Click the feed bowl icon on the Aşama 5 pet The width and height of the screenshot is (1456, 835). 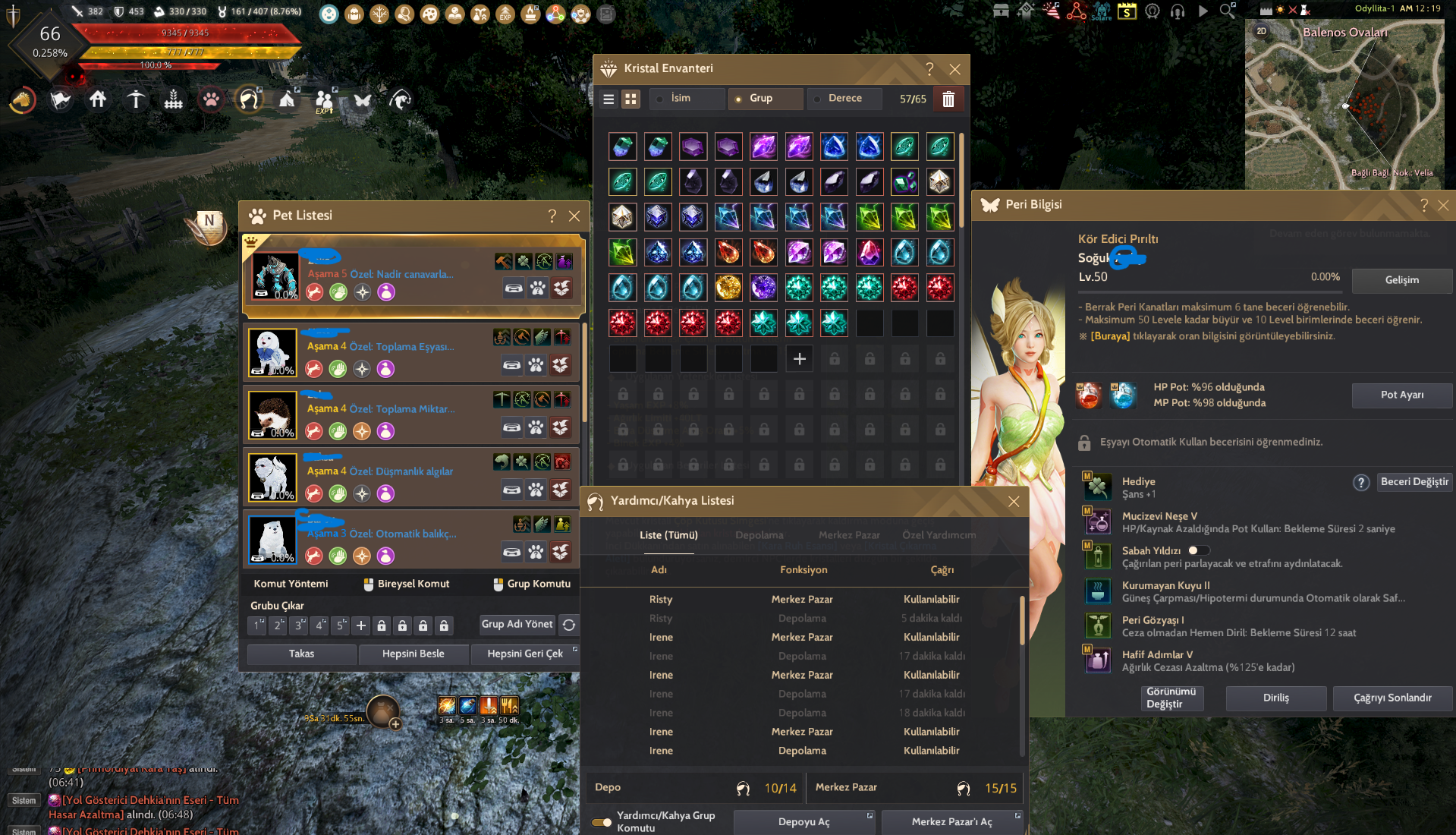514,289
